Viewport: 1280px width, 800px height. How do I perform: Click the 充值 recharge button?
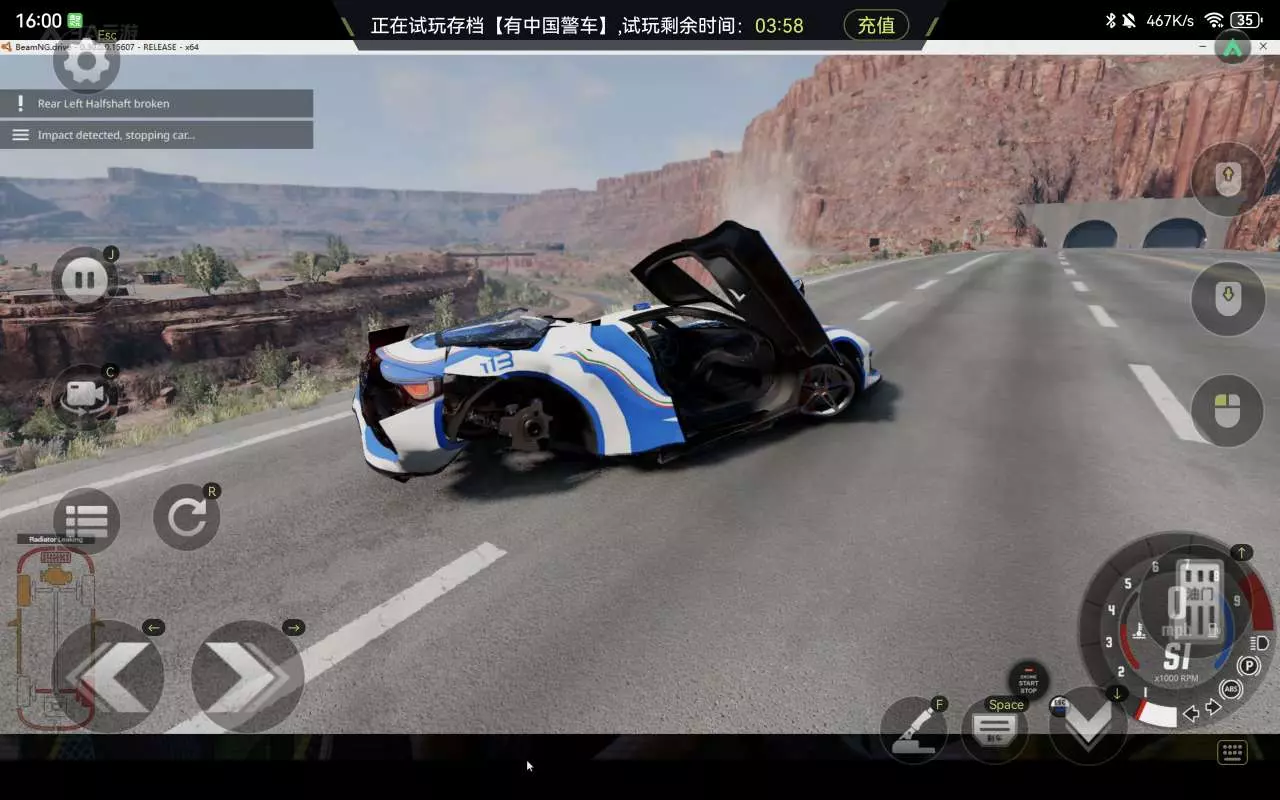pyautogui.click(x=876, y=25)
